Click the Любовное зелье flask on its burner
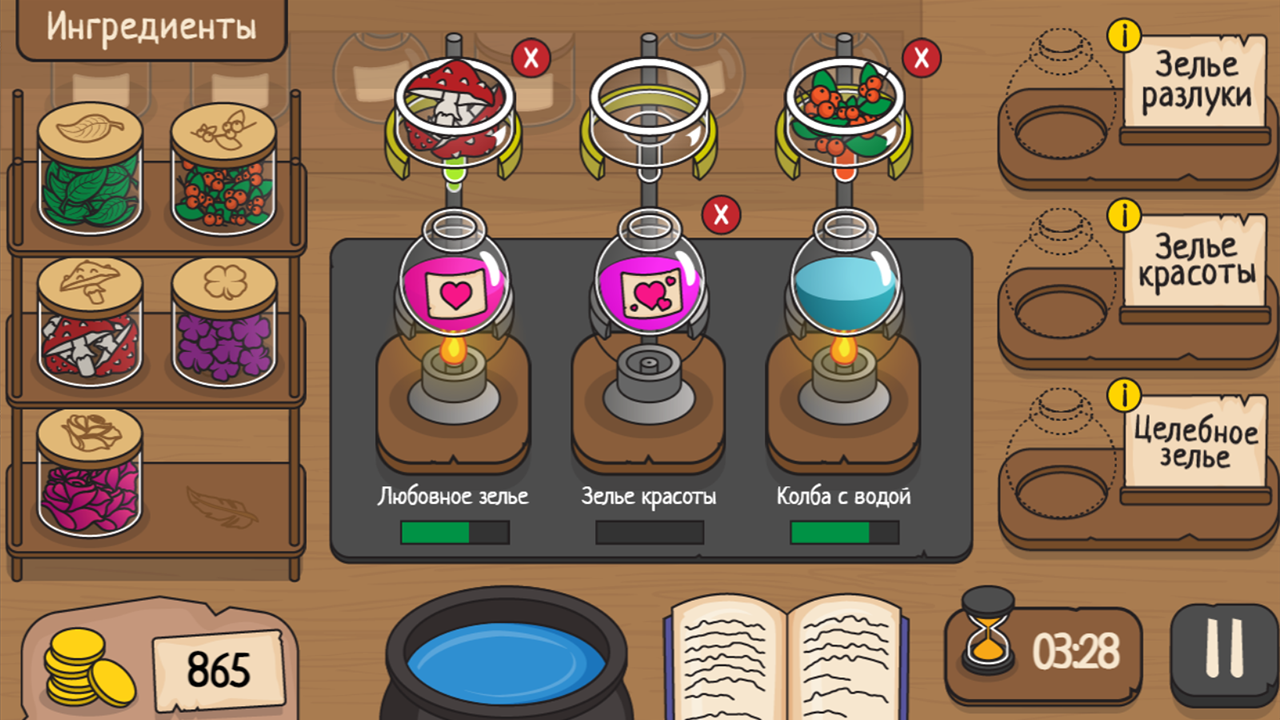 click(x=456, y=290)
